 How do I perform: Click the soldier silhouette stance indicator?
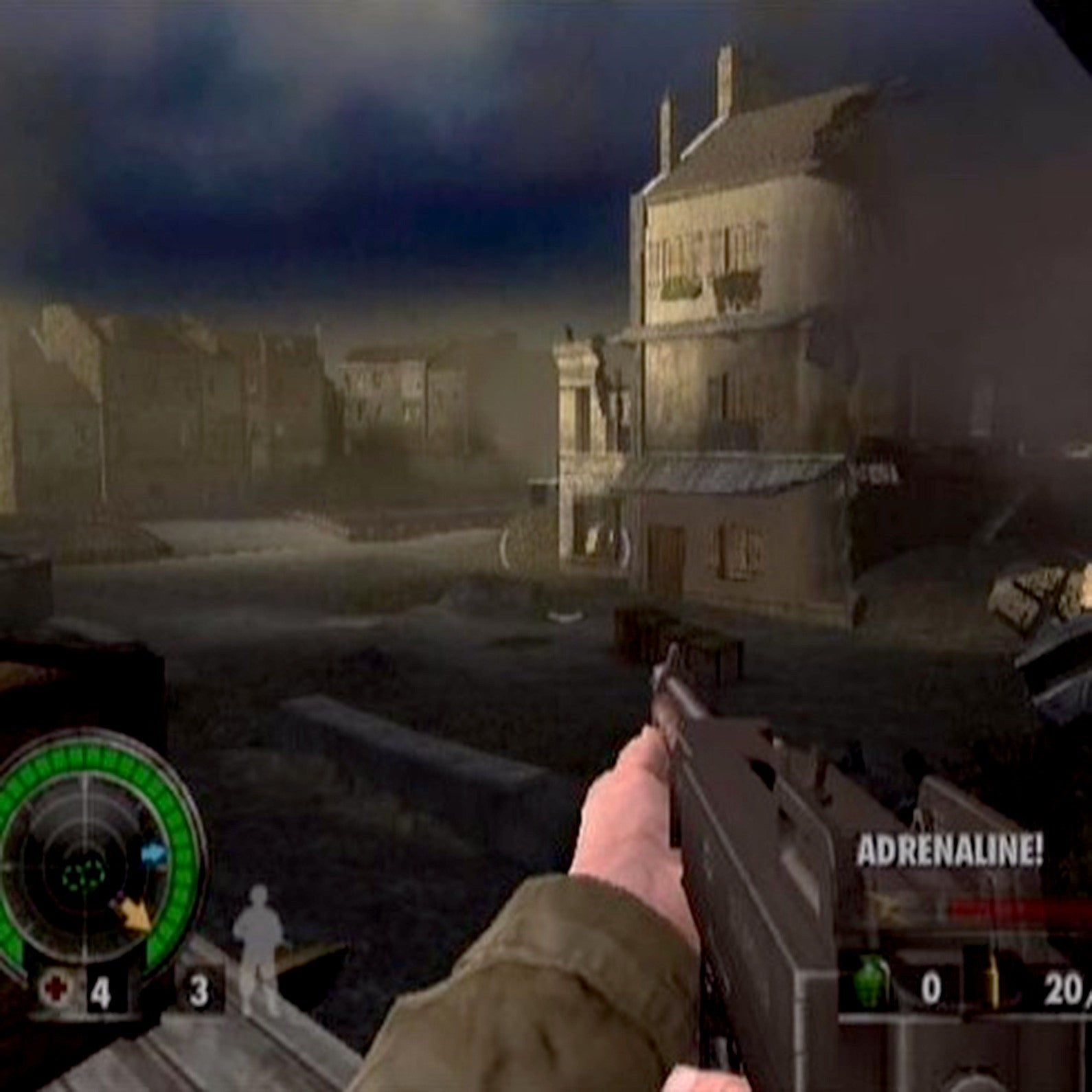click(257, 943)
